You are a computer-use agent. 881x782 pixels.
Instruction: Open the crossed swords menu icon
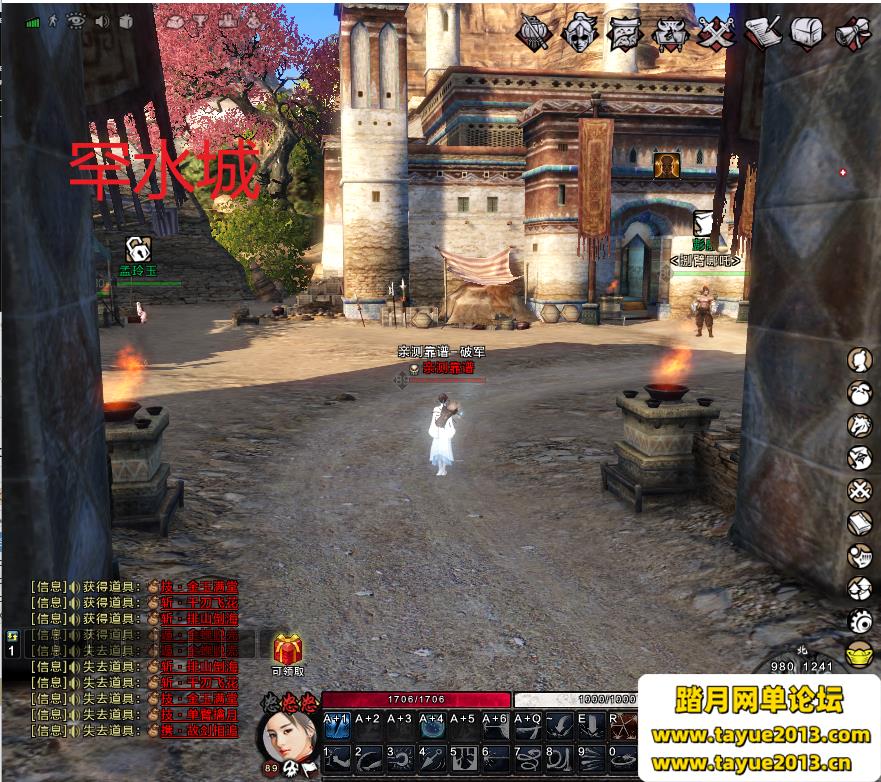[716, 34]
